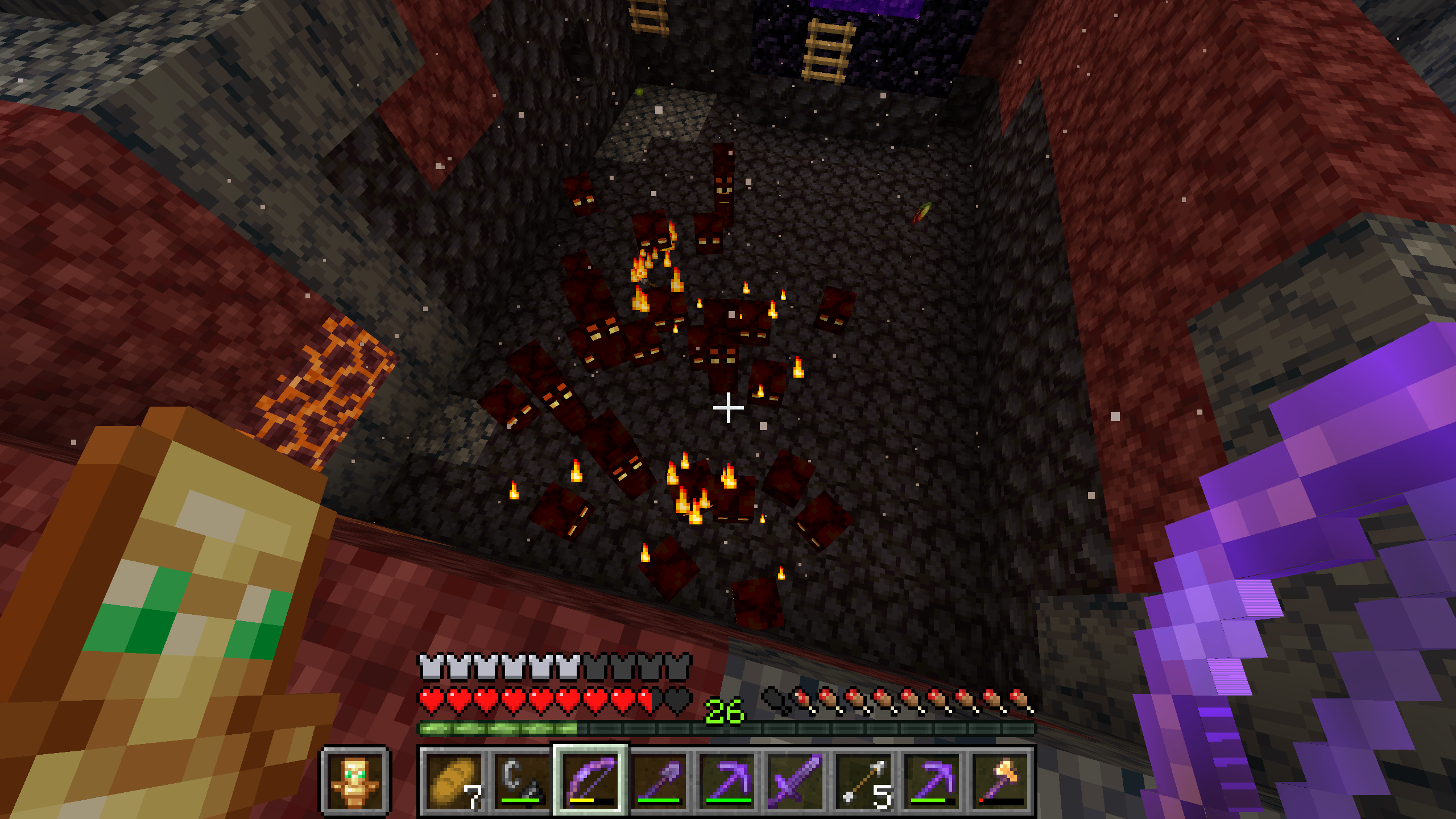The image size is (1456, 819).
Task: Select the nearly broken golden axe
Action: coord(1000,780)
